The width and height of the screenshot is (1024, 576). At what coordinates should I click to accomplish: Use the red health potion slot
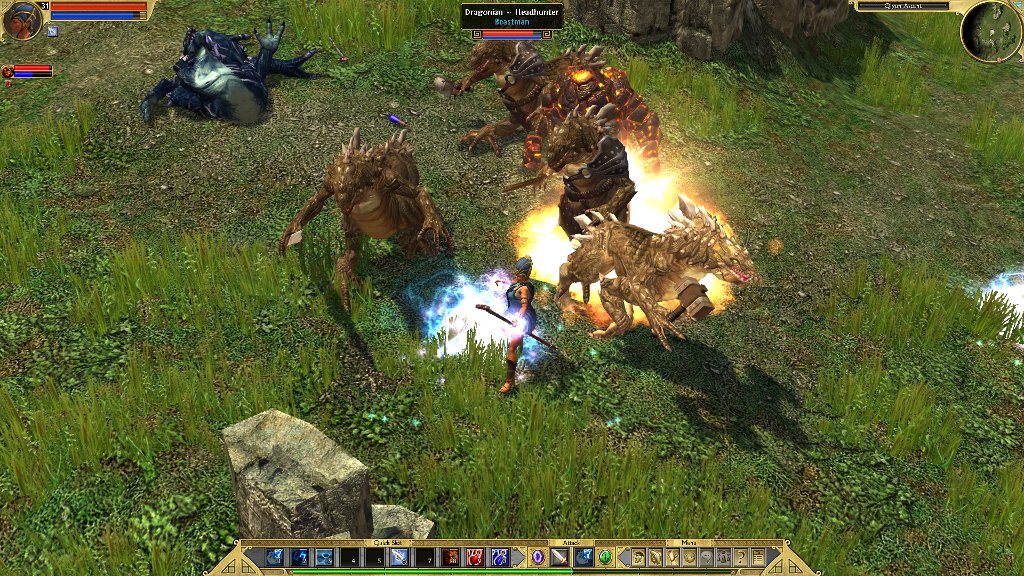click(474, 557)
